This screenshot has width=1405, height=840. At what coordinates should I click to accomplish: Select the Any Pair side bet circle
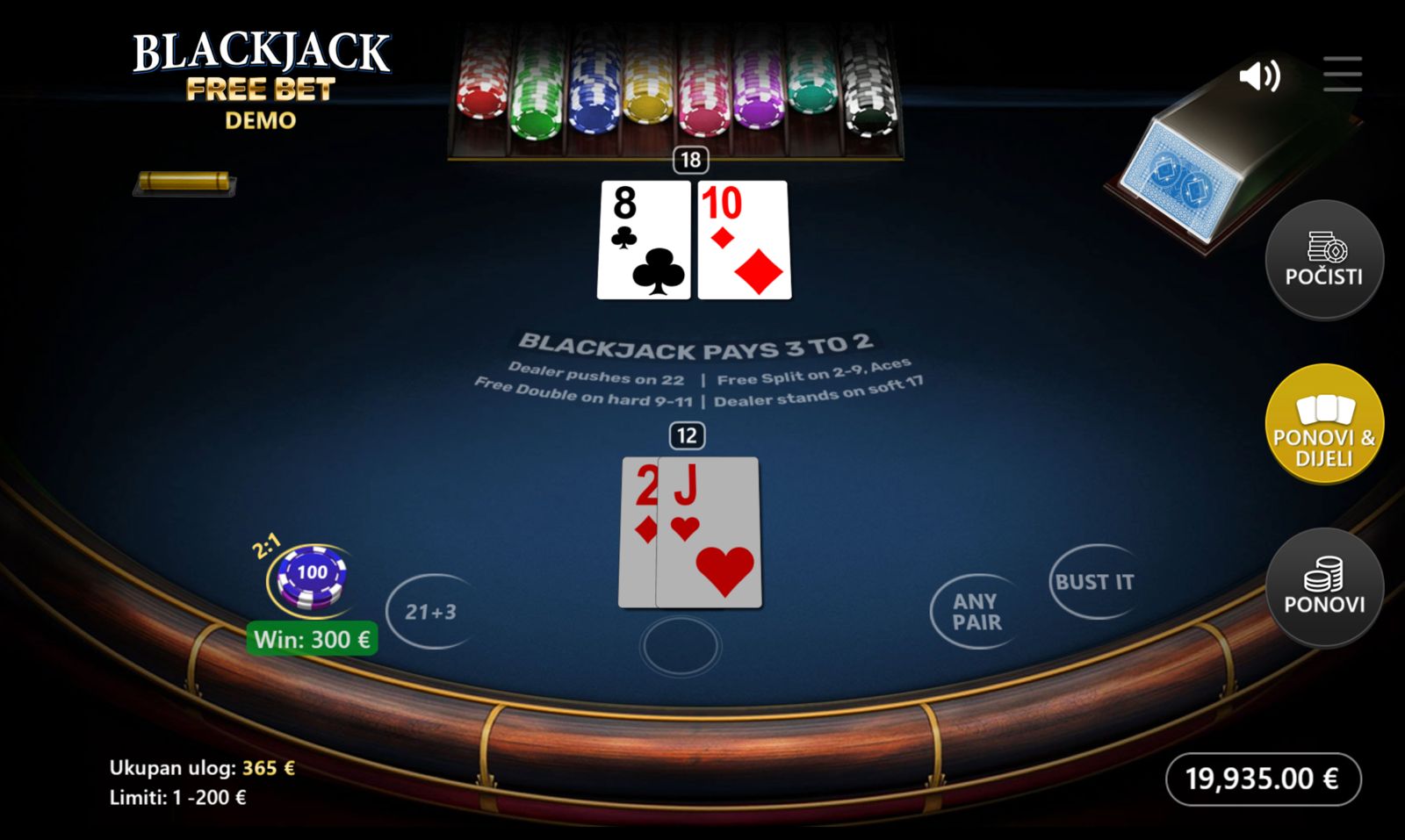976,612
